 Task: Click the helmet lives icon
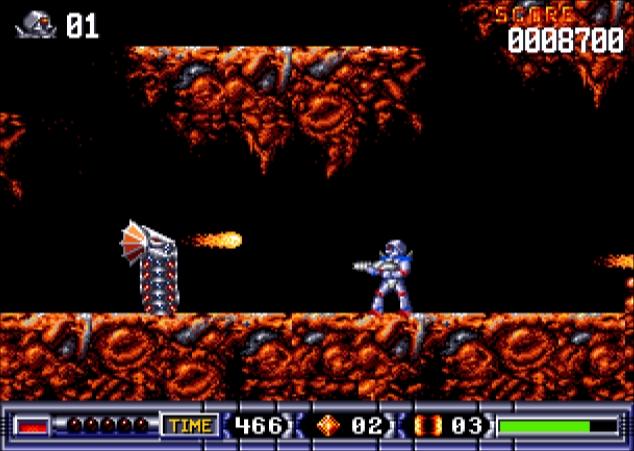point(36,24)
